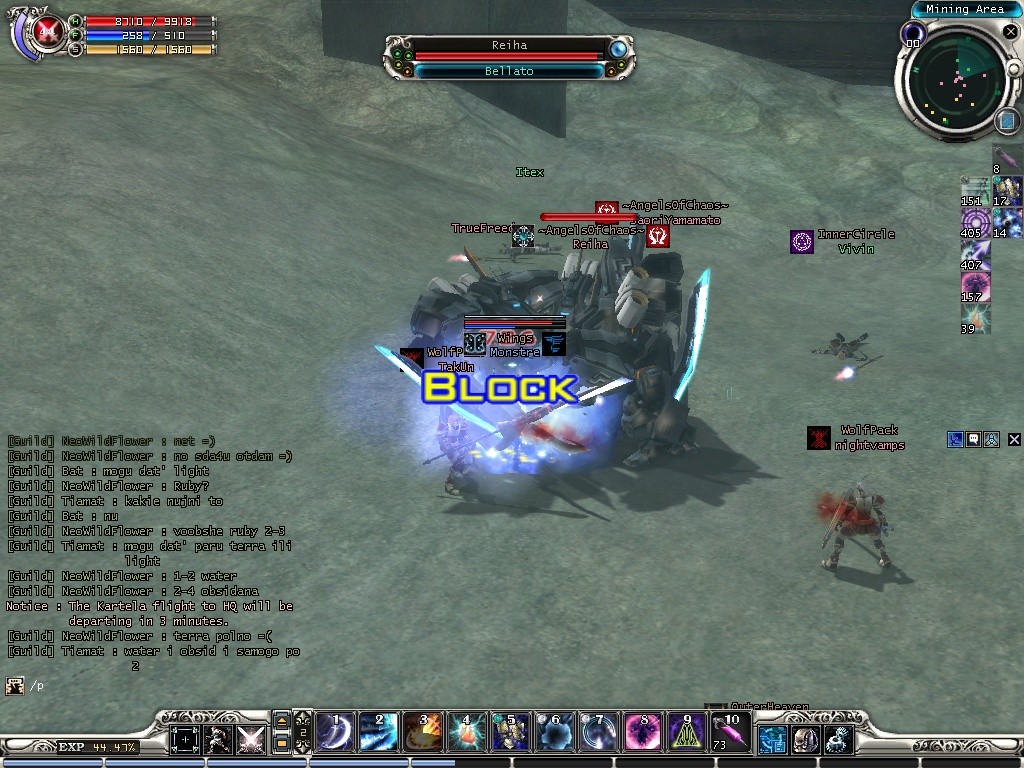Use the blue ice streak skill in slot 2

click(379, 733)
